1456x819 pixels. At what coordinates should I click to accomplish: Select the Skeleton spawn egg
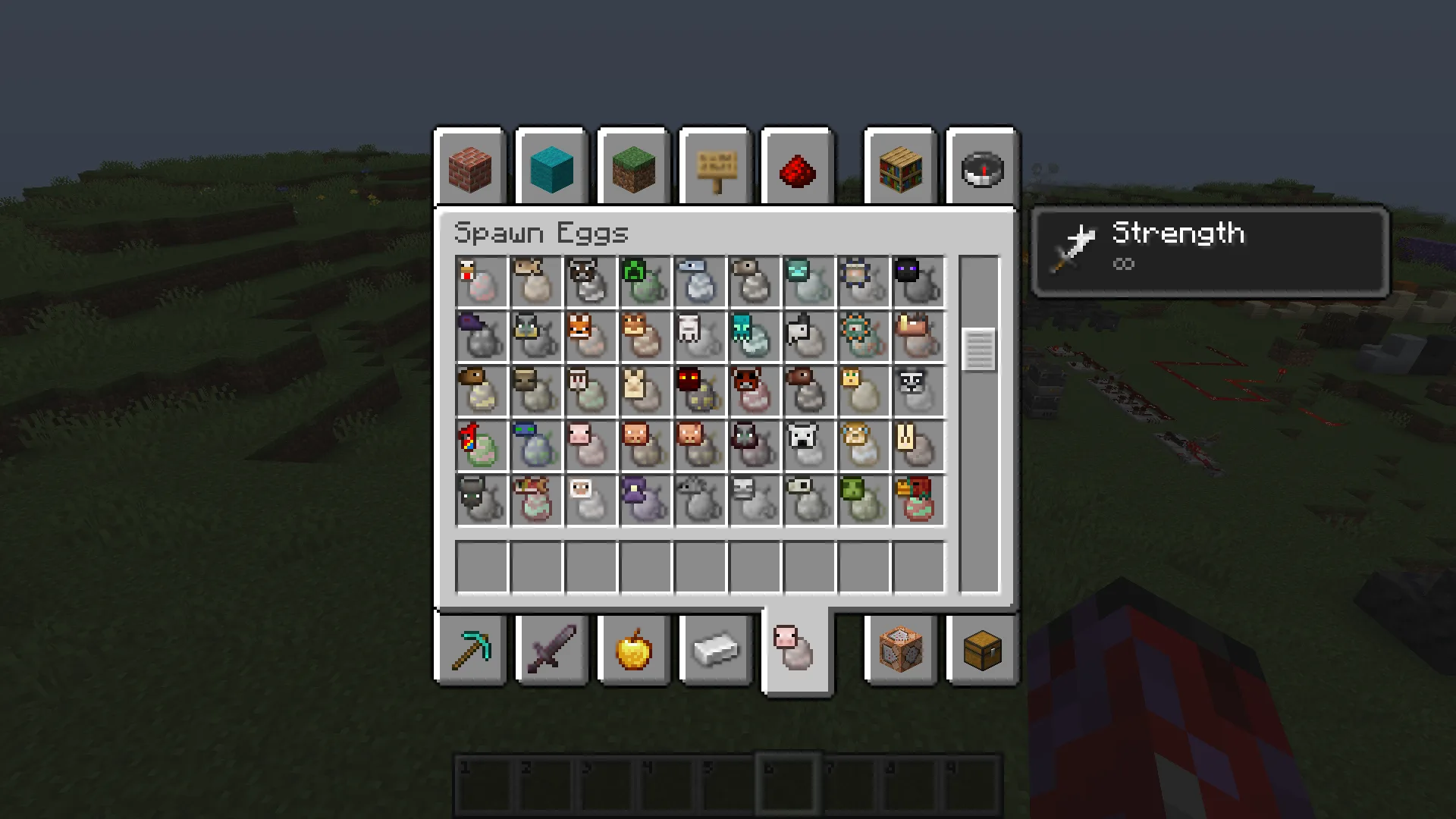point(754,500)
